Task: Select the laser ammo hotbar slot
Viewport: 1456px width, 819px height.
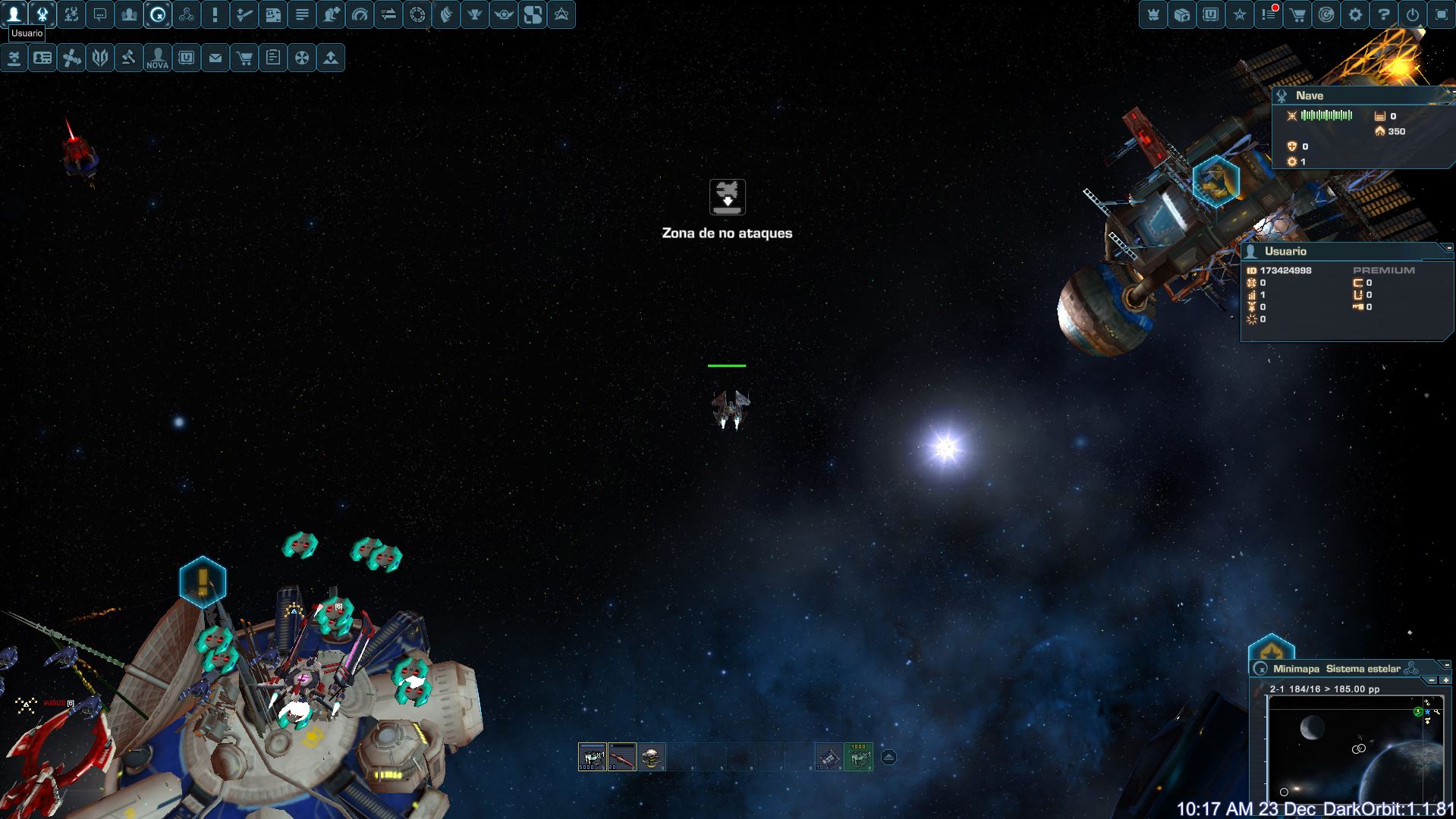Action: click(592, 756)
